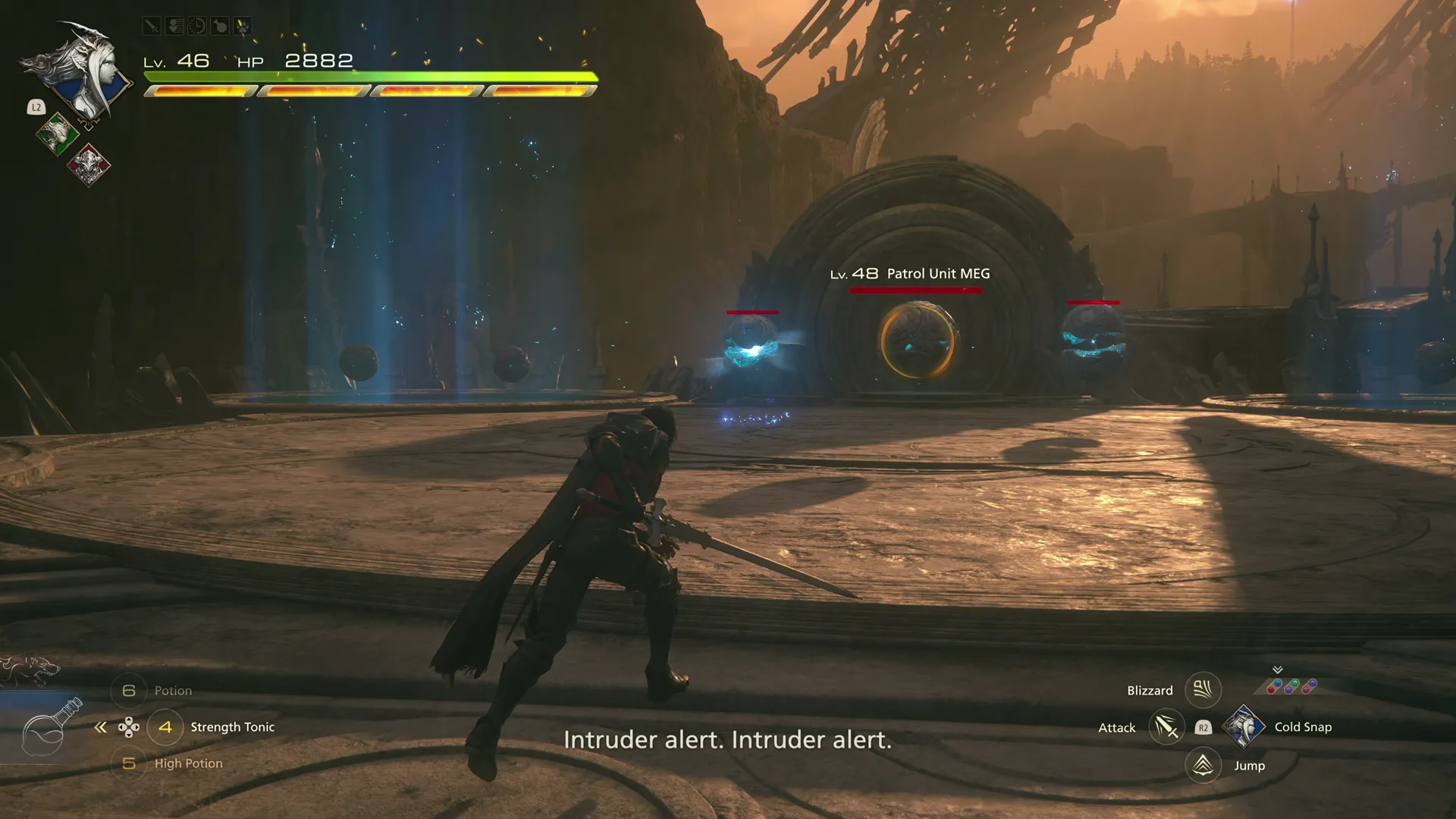
Task: Target the Patrol Unit MEG nameplate
Action: [910, 274]
